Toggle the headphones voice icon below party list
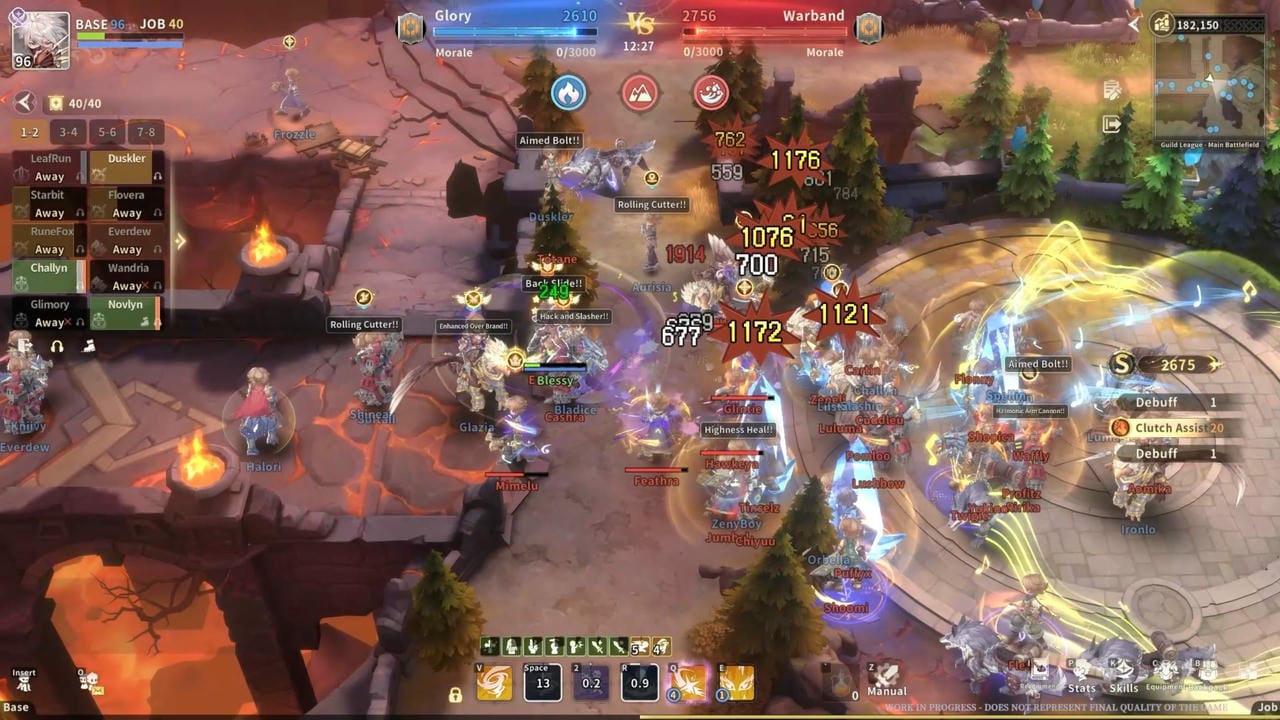Viewport: 1280px width, 720px height. 57,346
